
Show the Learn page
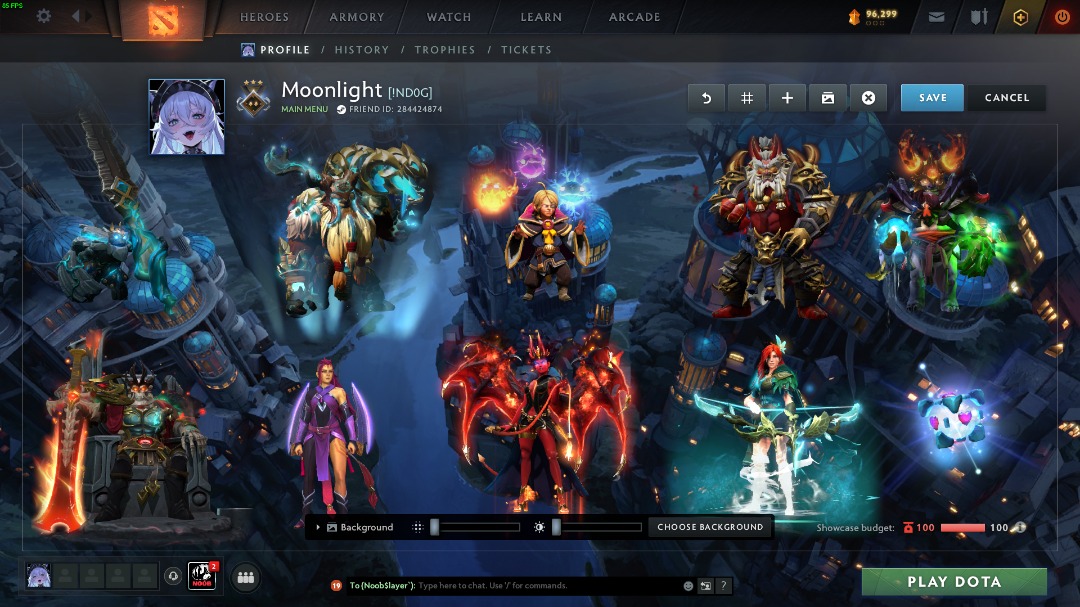[541, 17]
